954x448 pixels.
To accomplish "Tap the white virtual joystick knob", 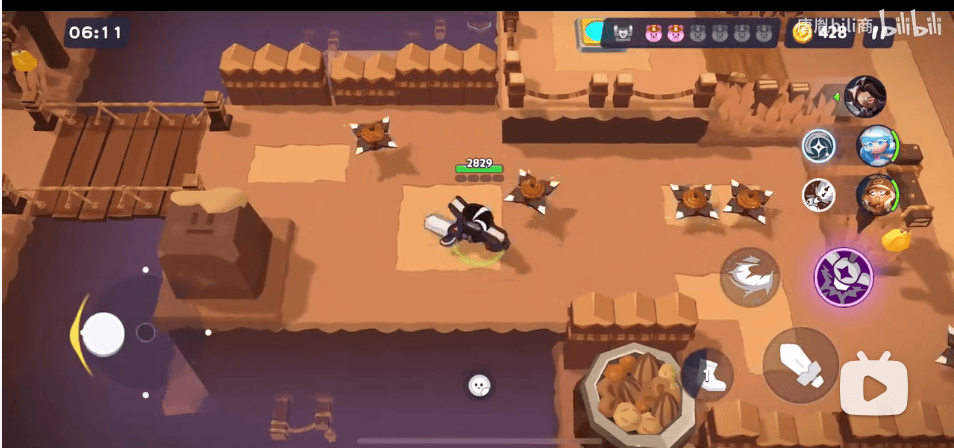I will pos(103,334).
